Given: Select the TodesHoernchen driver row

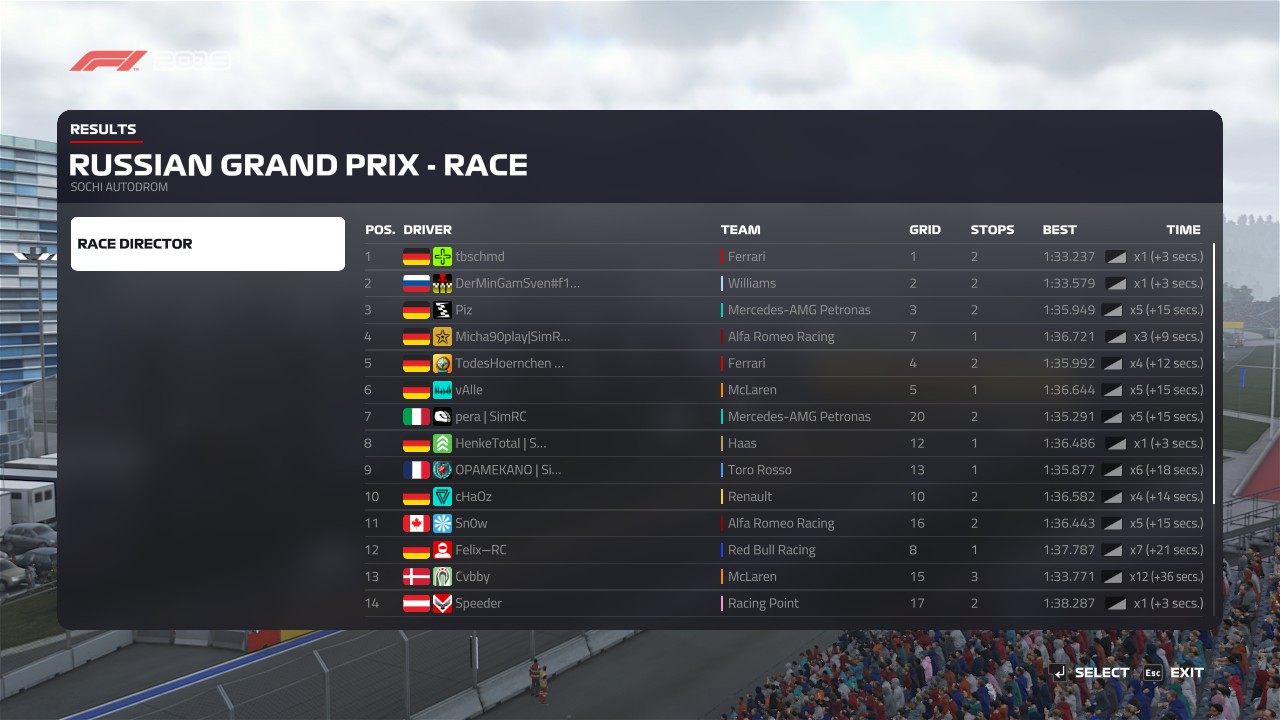Looking at the screenshot, I should point(509,364).
